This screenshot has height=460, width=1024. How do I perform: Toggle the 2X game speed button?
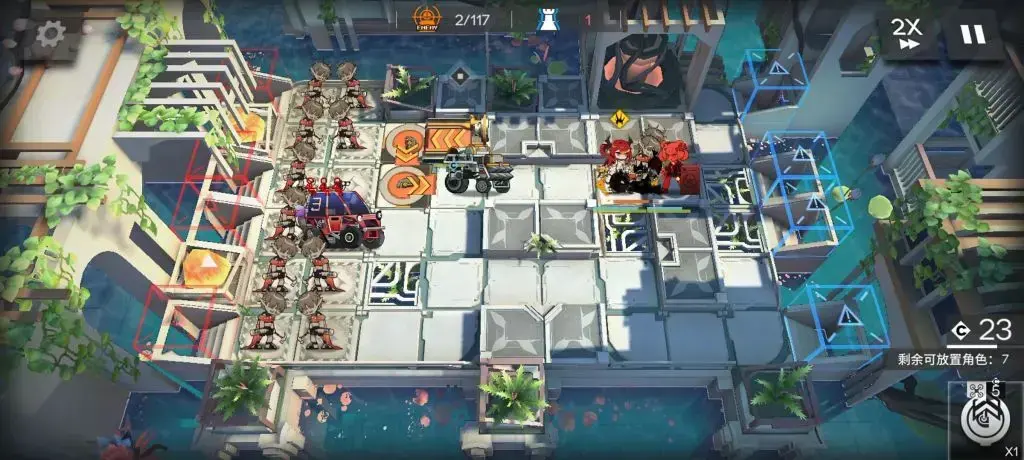(x=908, y=35)
